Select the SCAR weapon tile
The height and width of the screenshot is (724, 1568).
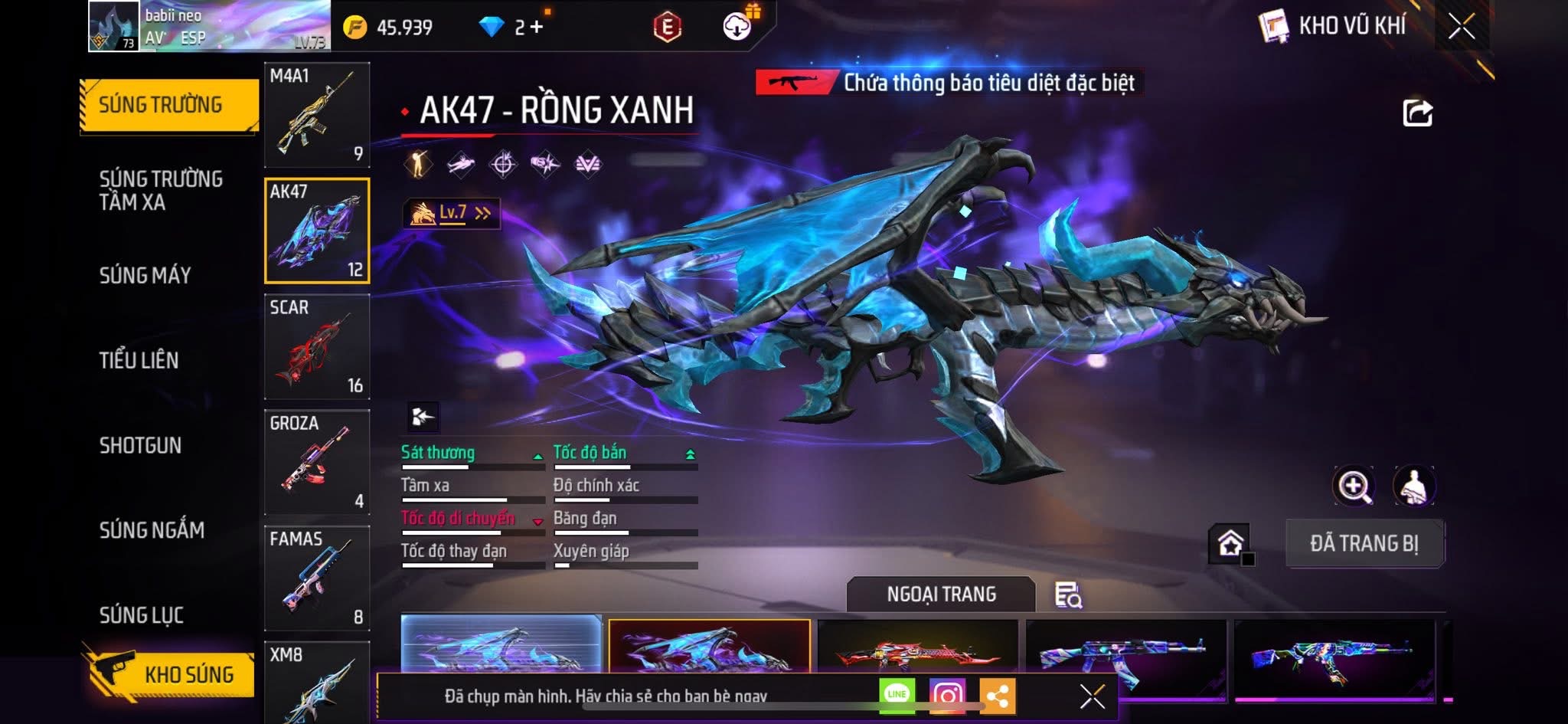(x=317, y=347)
